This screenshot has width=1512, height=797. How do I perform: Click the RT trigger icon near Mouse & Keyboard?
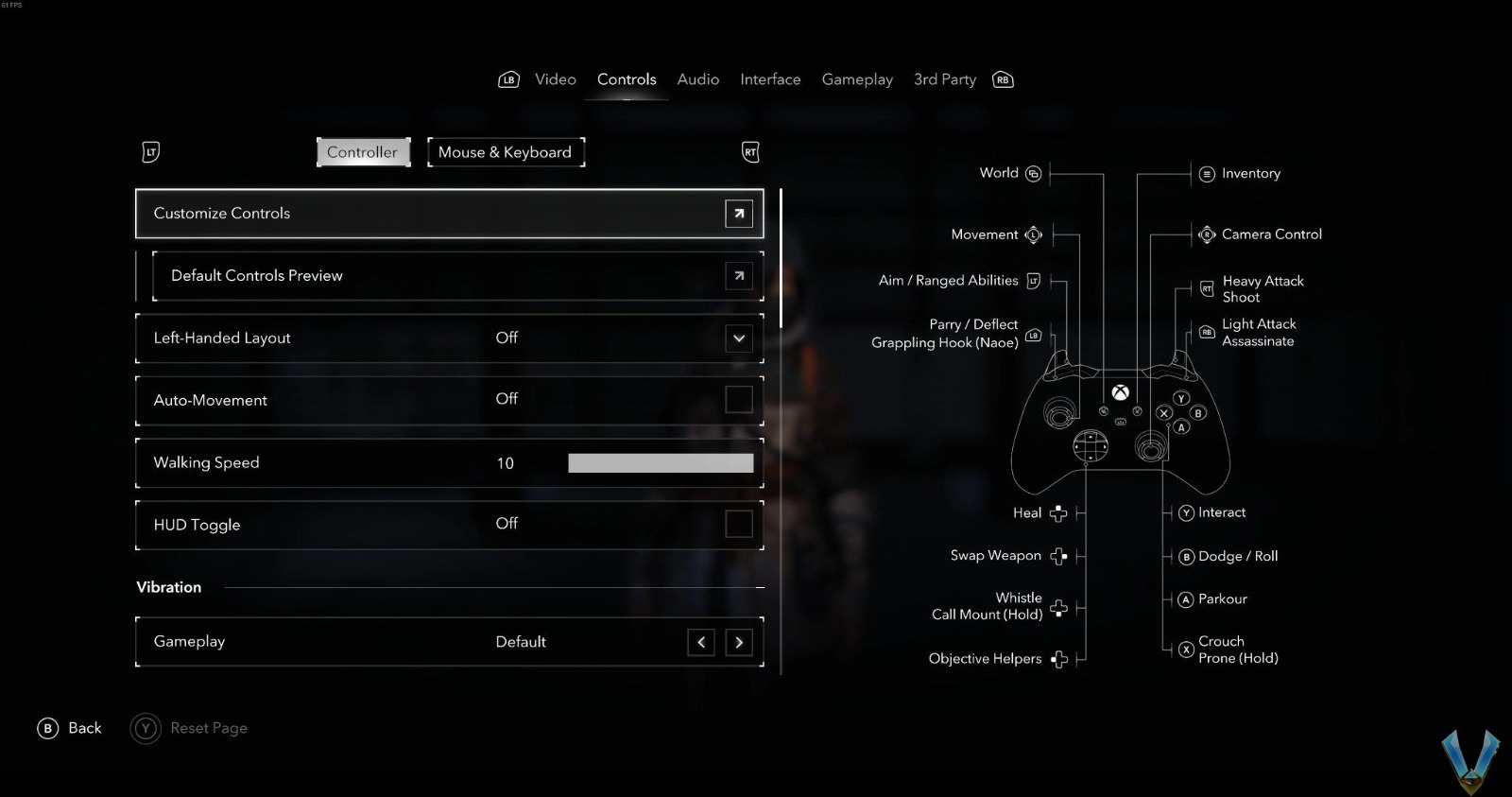click(750, 152)
